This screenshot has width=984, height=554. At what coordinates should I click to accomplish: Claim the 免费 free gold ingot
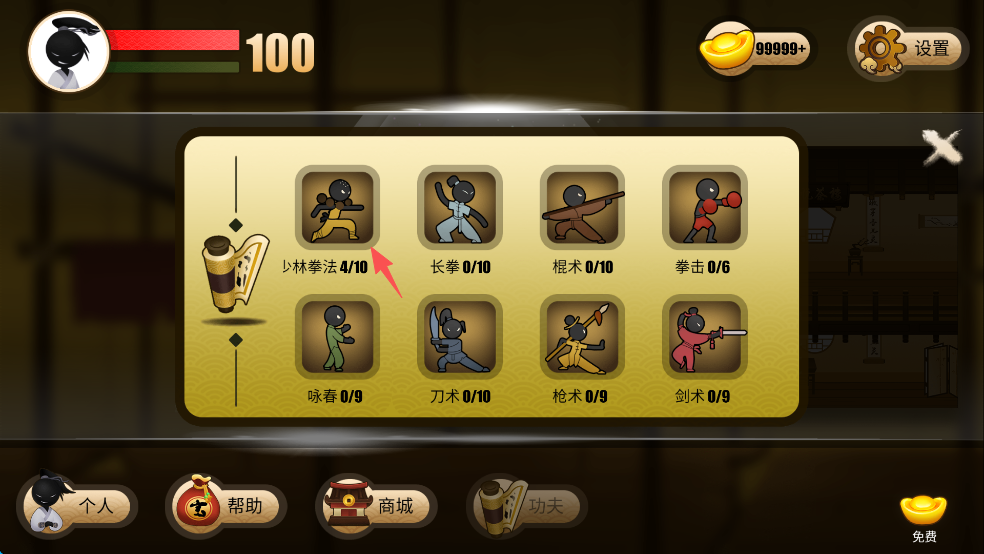coord(923,516)
